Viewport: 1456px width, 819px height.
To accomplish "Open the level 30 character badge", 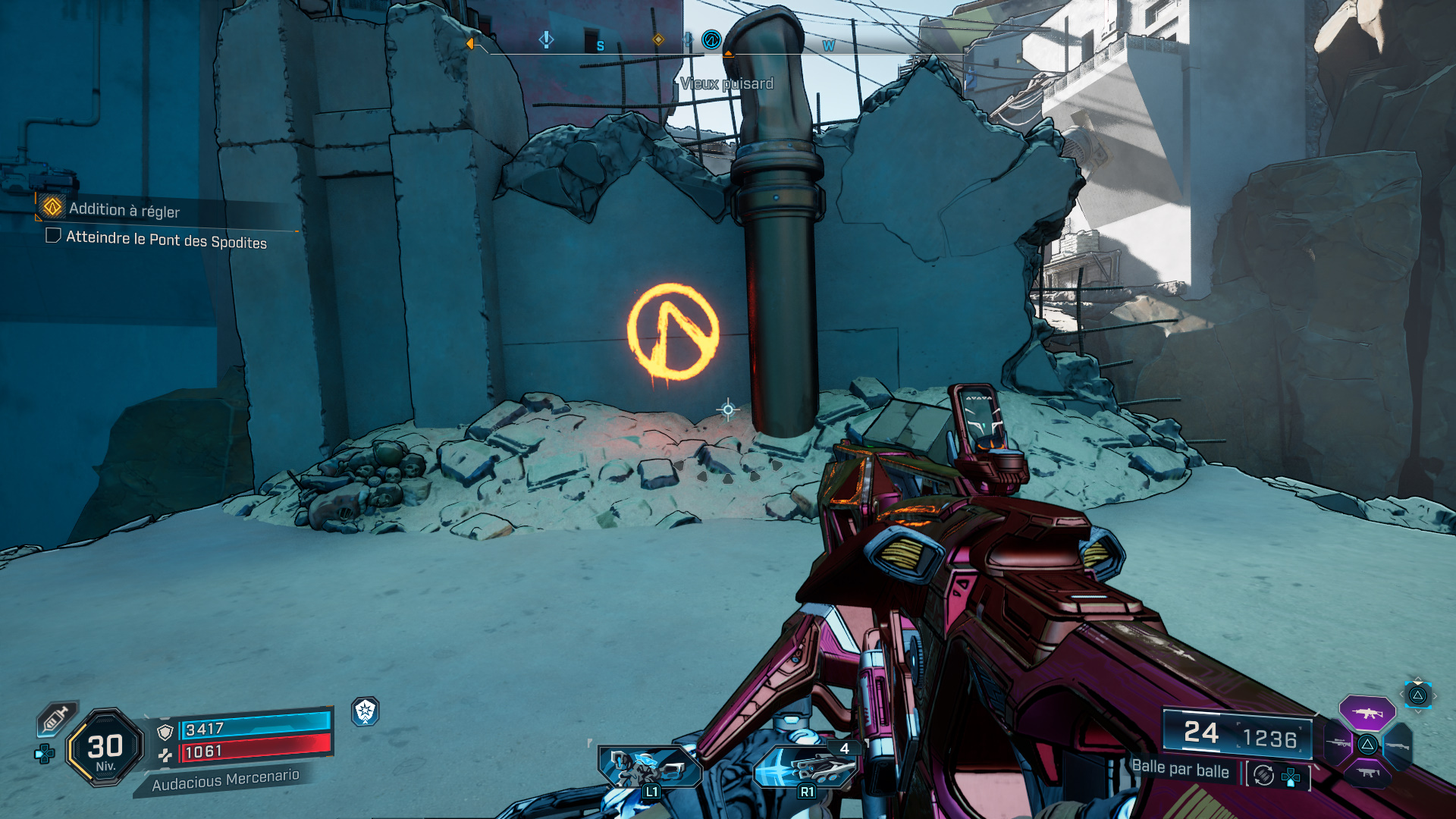I will (105, 748).
